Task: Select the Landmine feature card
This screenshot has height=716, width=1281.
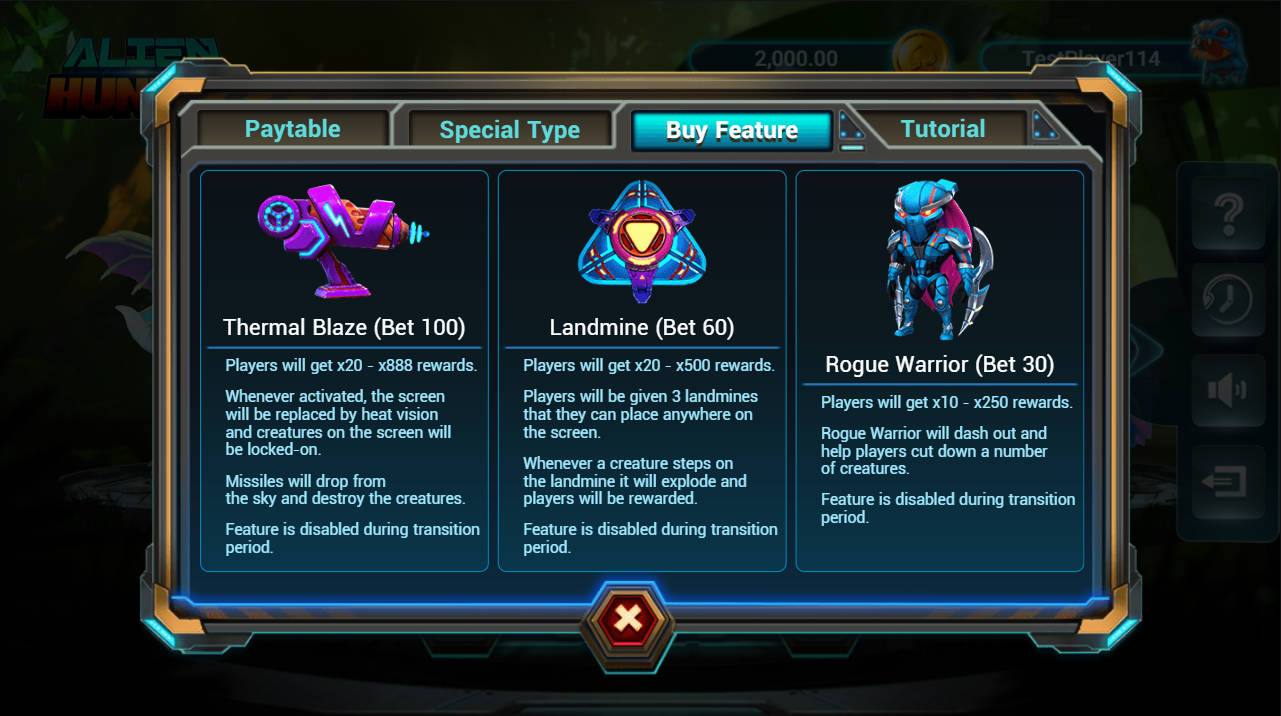Action: point(642,371)
